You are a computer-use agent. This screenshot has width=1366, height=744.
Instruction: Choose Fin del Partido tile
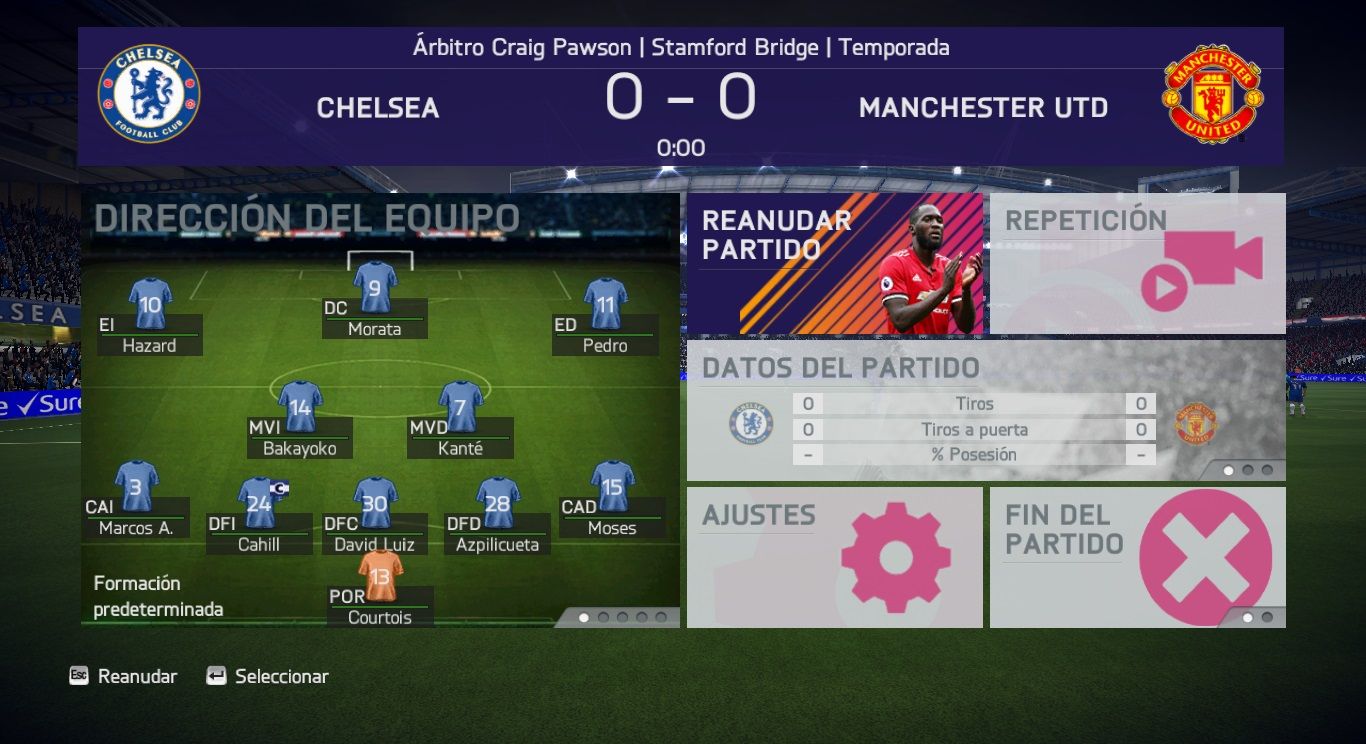[x=1137, y=557]
